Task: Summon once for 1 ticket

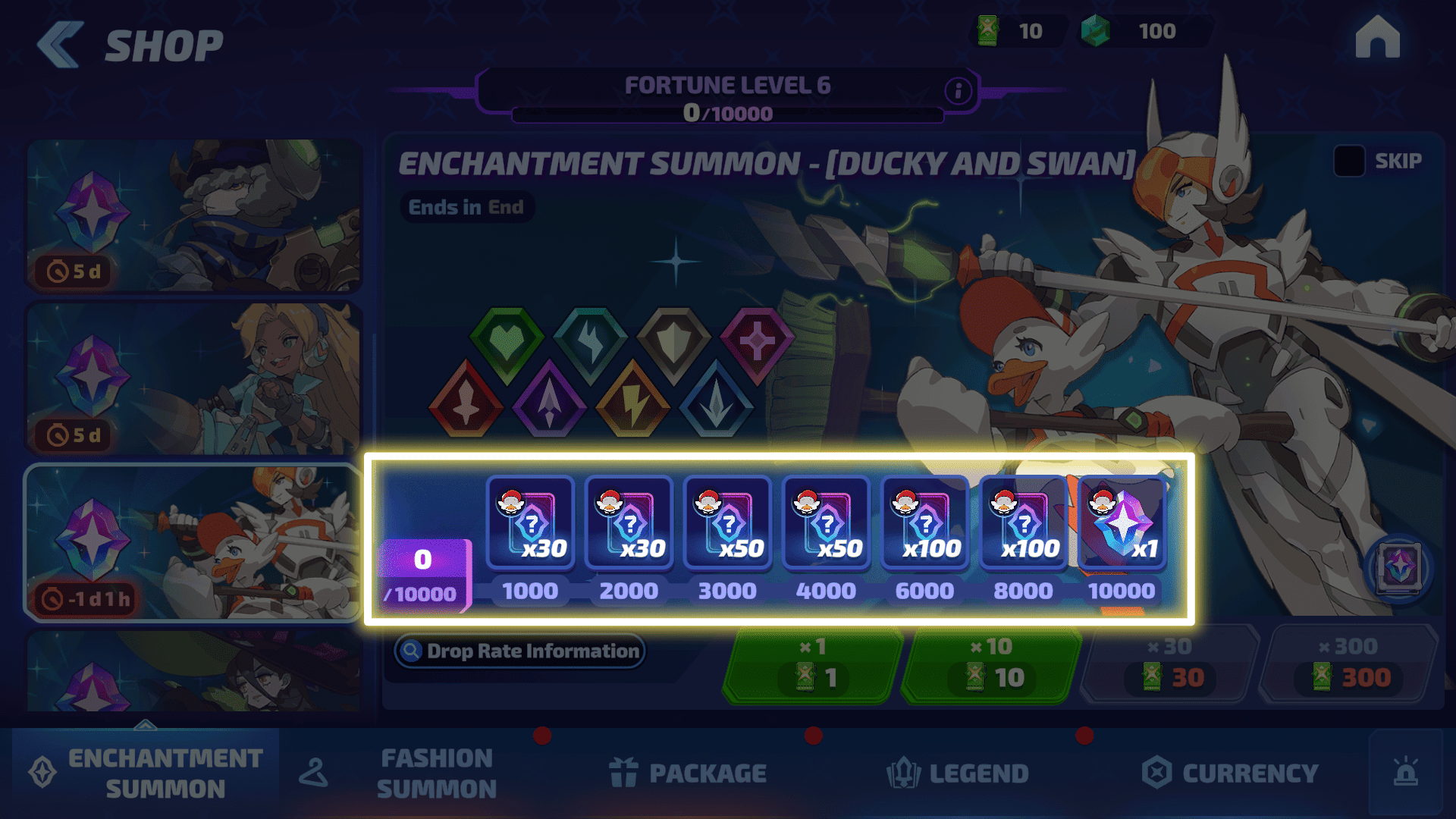Action: tap(813, 666)
